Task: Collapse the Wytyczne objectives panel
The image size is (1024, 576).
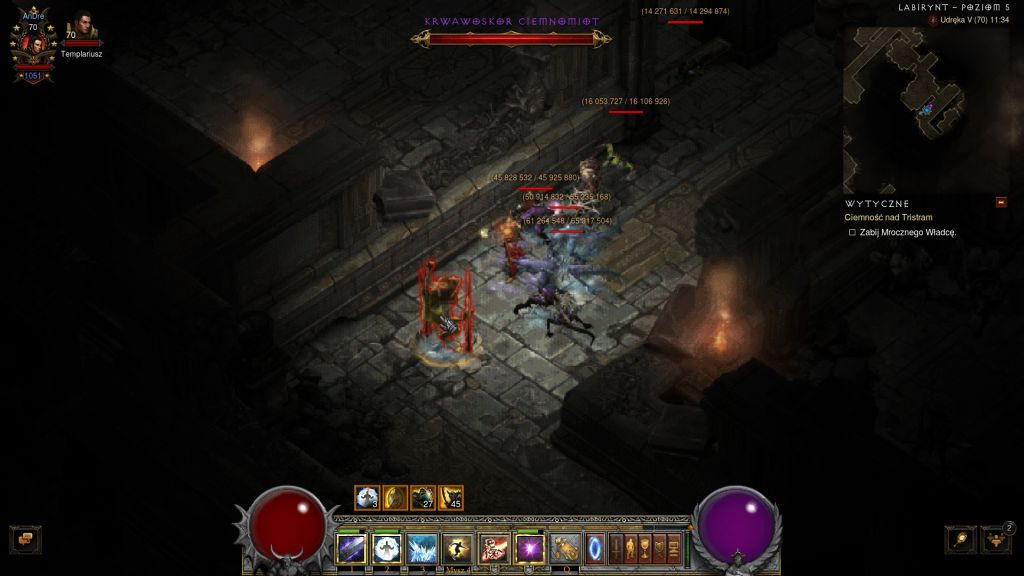Action: click(1001, 203)
